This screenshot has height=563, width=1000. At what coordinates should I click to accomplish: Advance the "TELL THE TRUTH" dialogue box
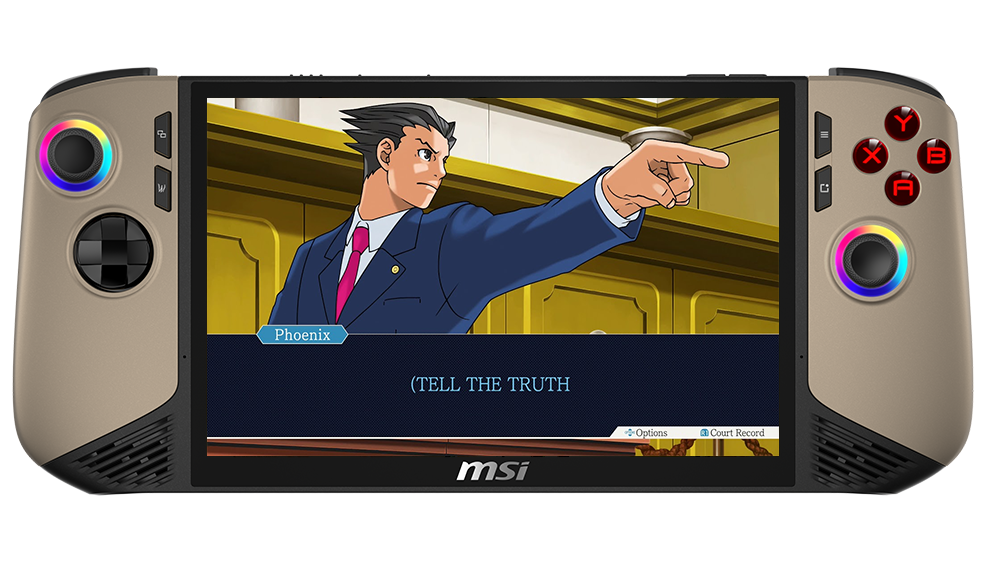pyautogui.click(x=491, y=385)
